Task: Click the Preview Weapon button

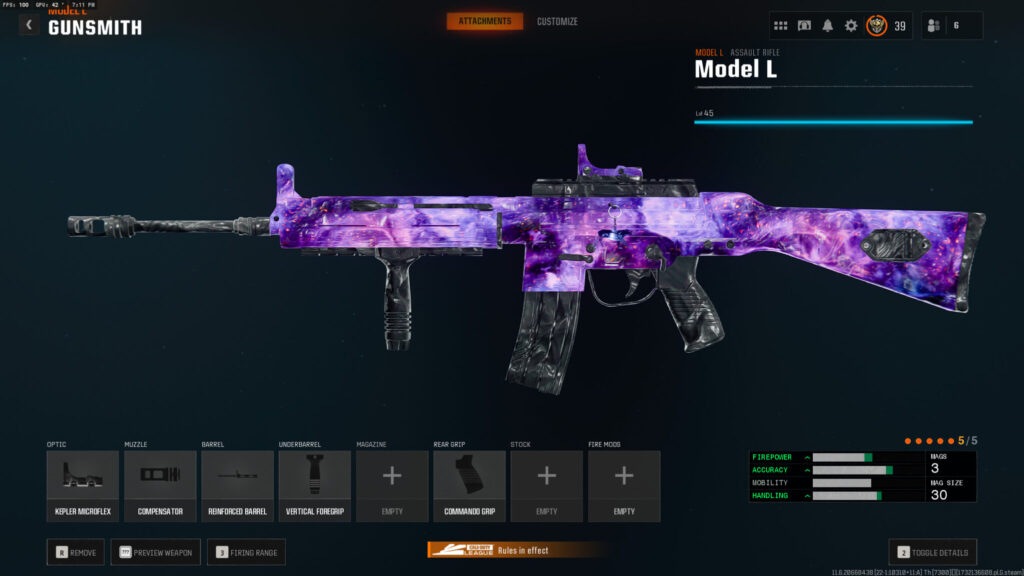Action: pos(156,552)
